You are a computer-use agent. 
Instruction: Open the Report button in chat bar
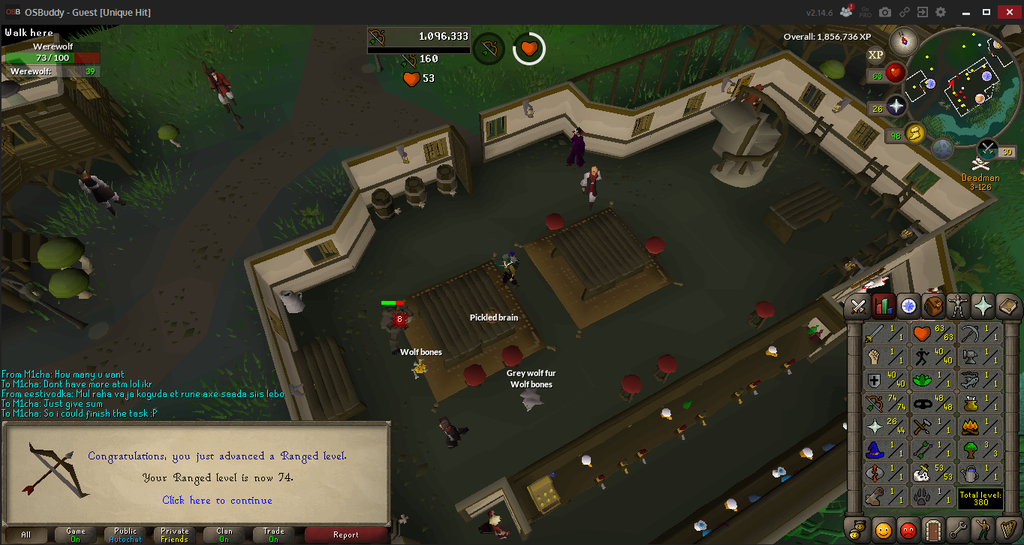tap(345, 534)
